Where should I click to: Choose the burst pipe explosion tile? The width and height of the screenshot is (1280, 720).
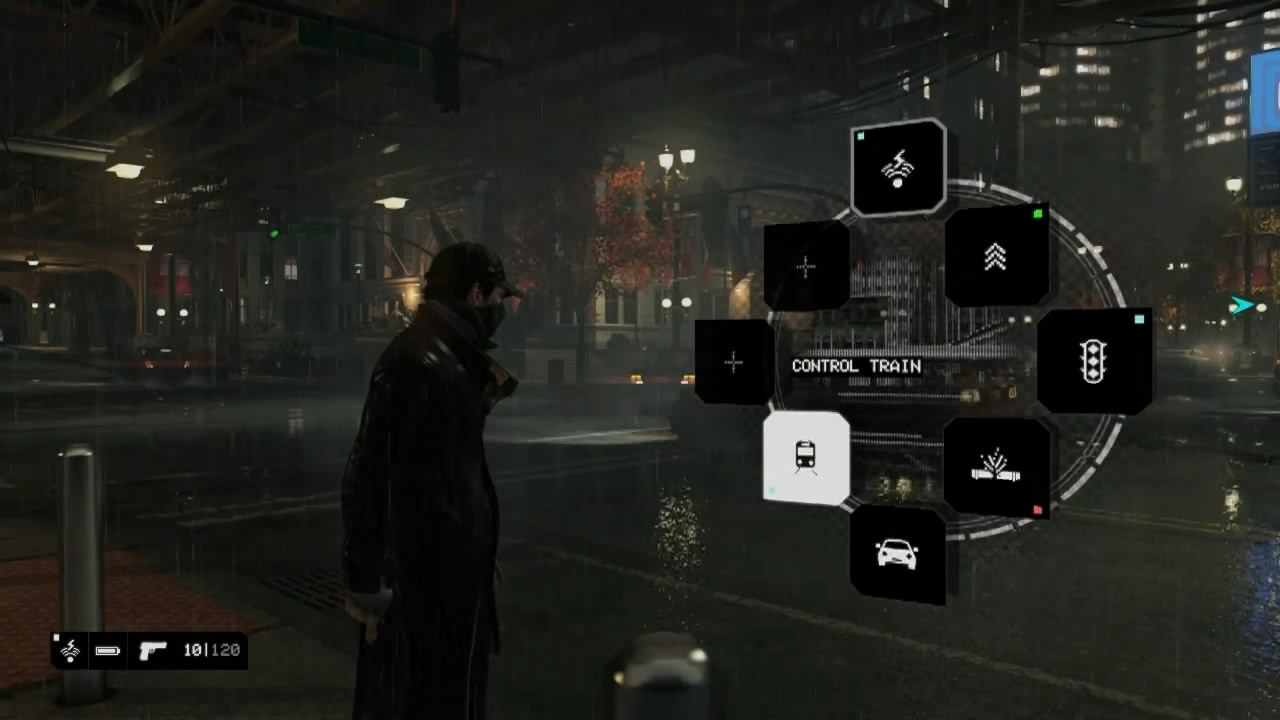pos(996,467)
